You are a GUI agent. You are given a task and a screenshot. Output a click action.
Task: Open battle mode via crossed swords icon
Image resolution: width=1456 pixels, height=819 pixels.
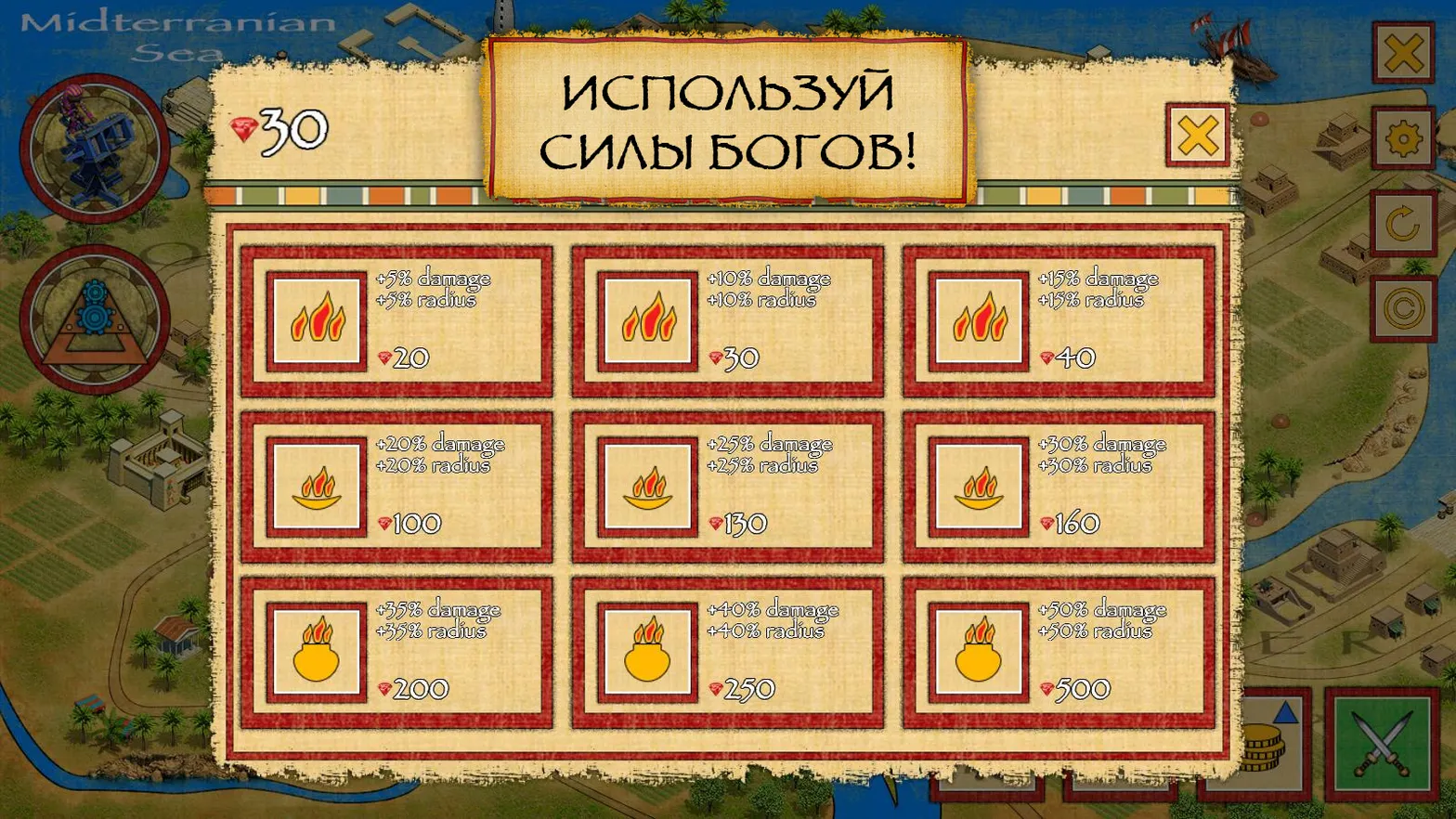point(1384,743)
